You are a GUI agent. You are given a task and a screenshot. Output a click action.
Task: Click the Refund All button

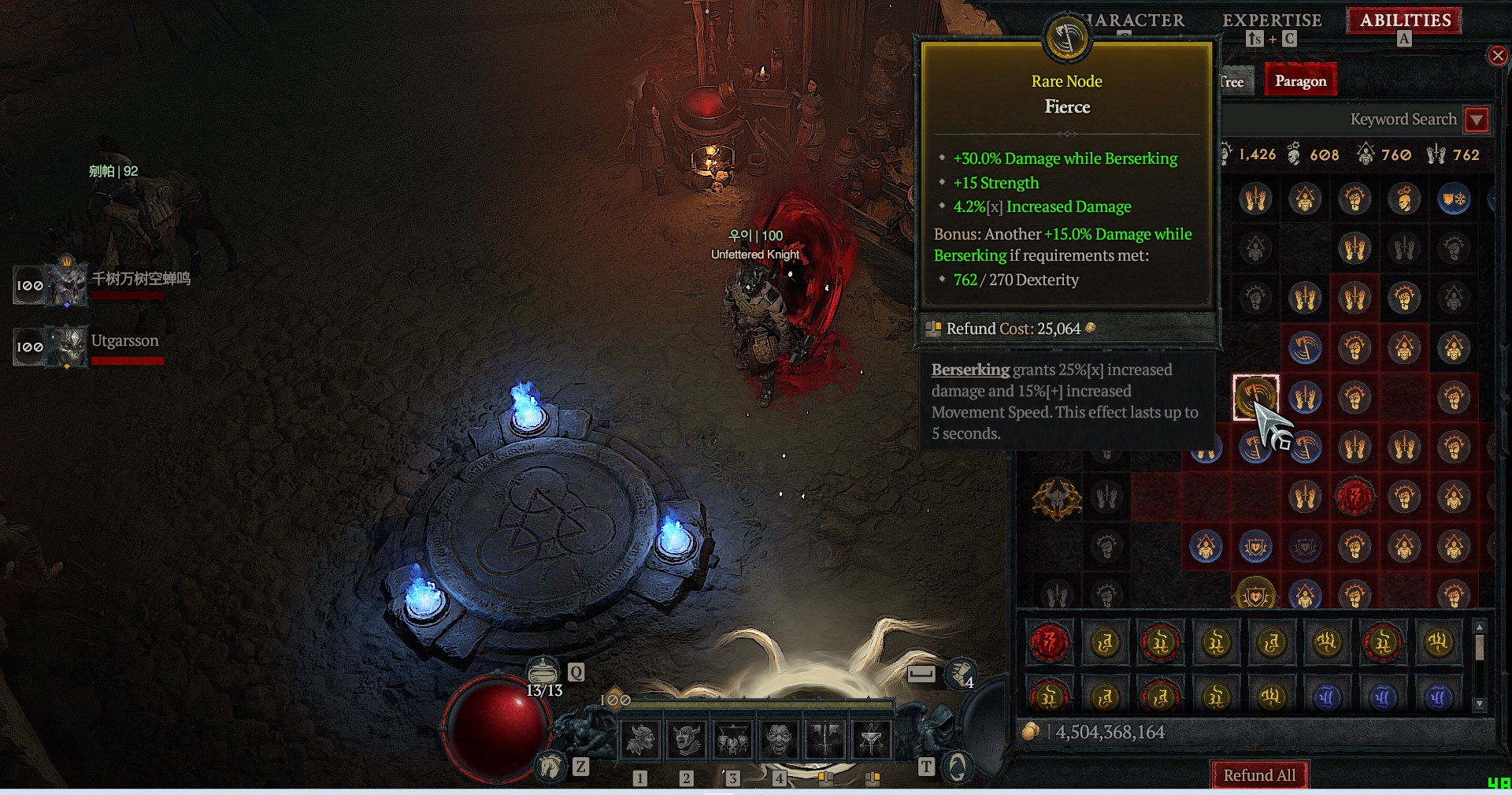coord(1258,775)
